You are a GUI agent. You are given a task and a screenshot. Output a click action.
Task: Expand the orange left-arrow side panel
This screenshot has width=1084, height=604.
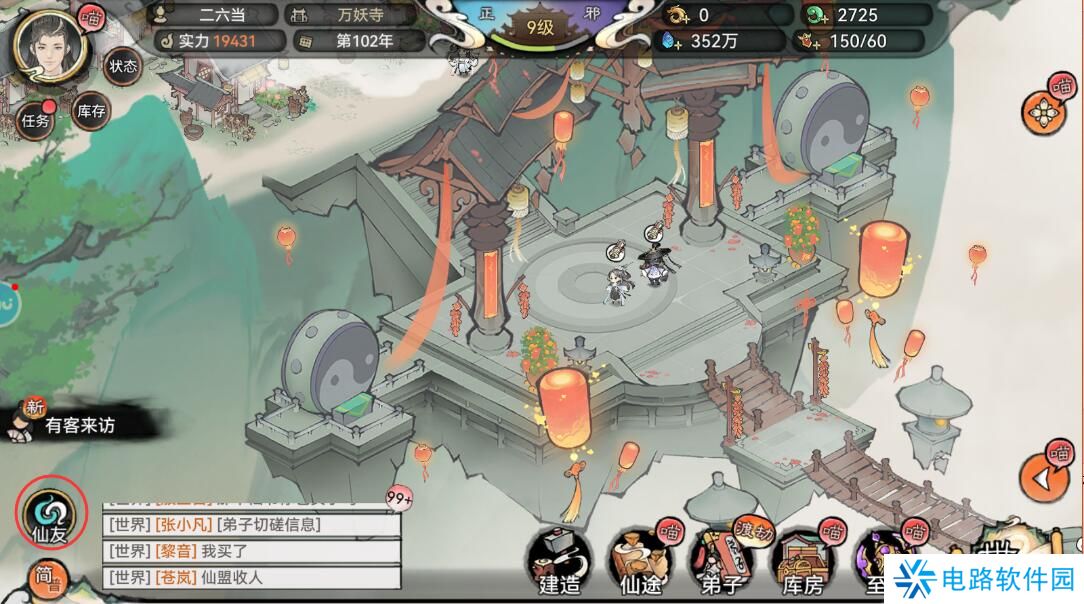click(1044, 478)
